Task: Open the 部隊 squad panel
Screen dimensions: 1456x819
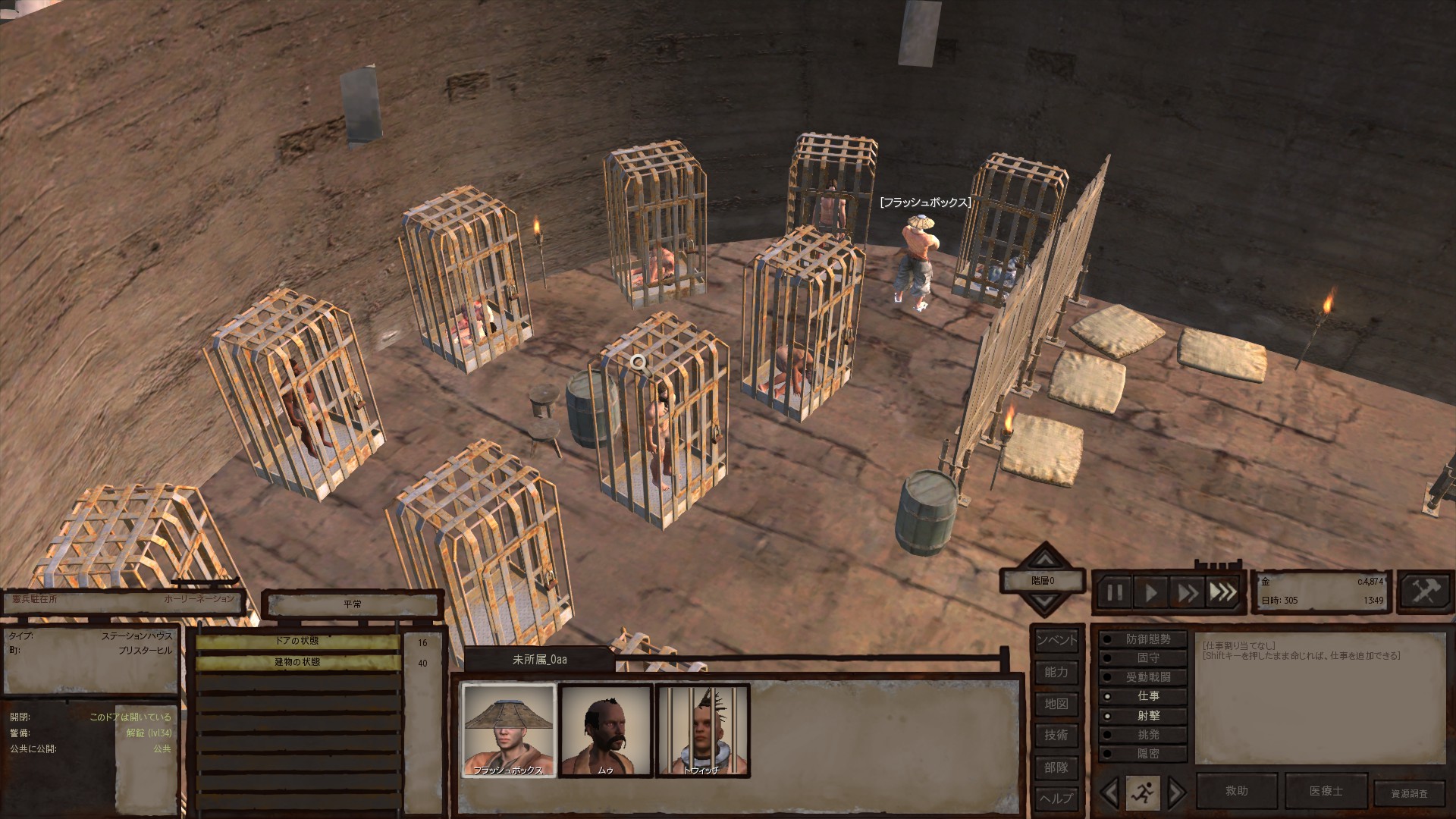Action: [x=1056, y=767]
